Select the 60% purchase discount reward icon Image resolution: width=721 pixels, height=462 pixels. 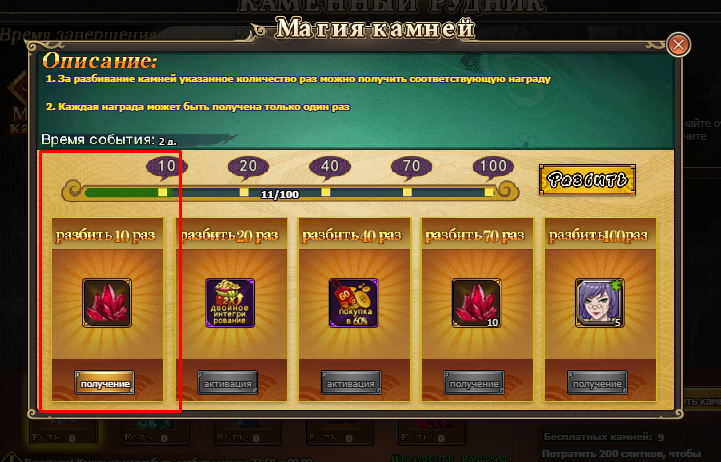pos(352,302)
